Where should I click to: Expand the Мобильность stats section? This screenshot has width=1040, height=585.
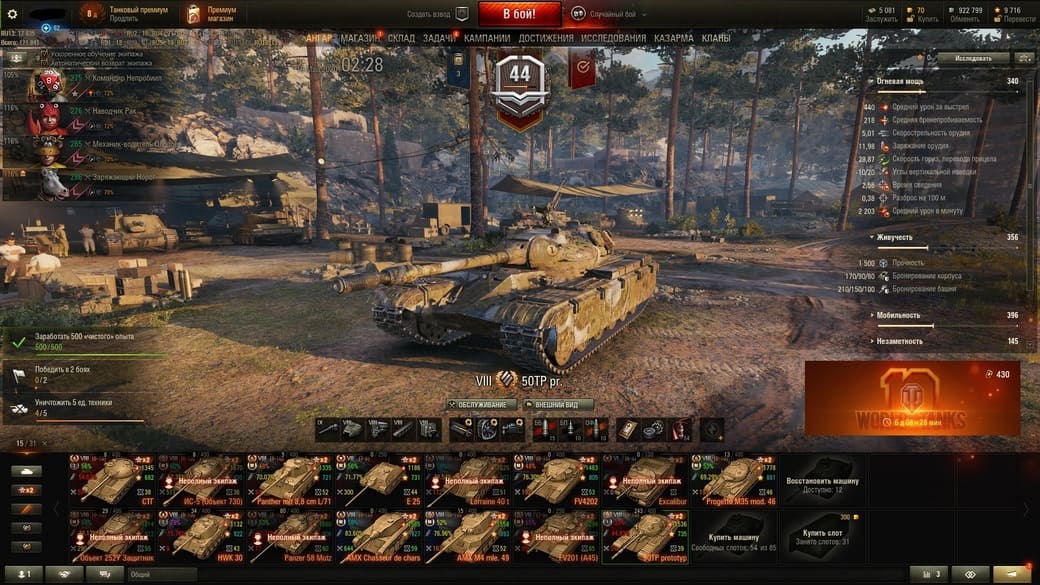coord(898,315)
